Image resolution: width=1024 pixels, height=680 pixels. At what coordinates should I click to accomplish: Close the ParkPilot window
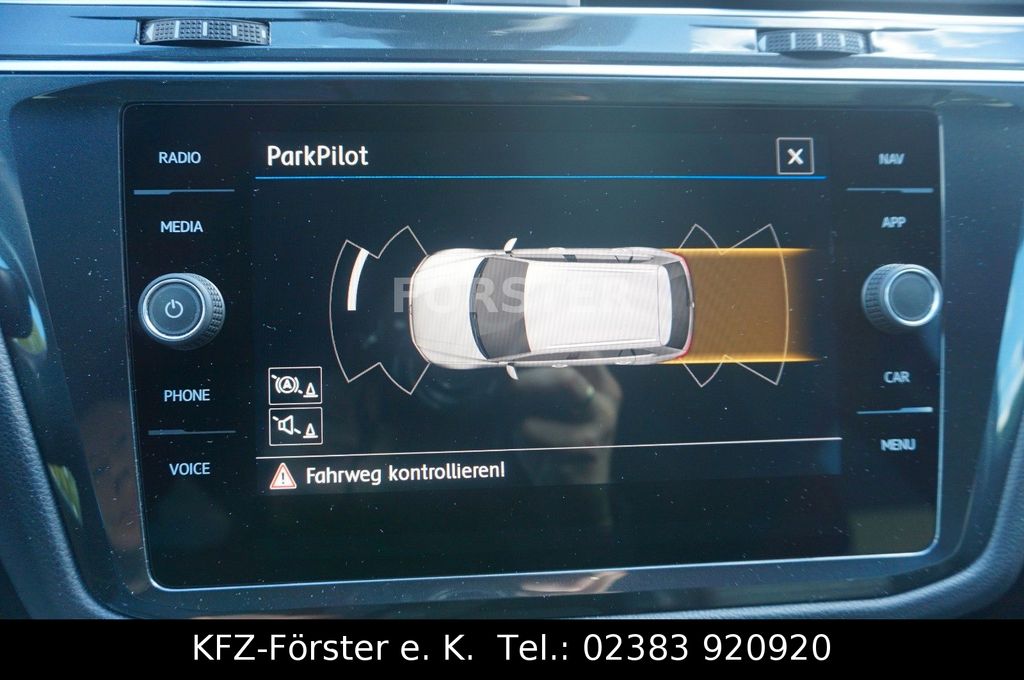(x=795, y=156)
